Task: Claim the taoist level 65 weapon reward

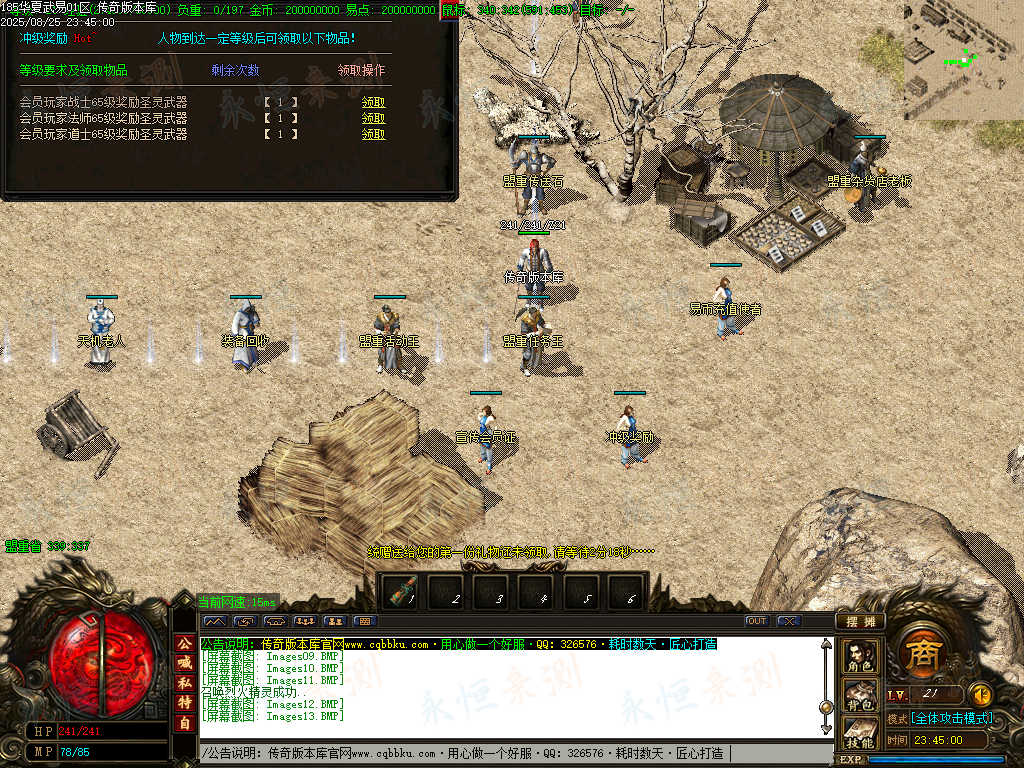Action: point(373,134)
